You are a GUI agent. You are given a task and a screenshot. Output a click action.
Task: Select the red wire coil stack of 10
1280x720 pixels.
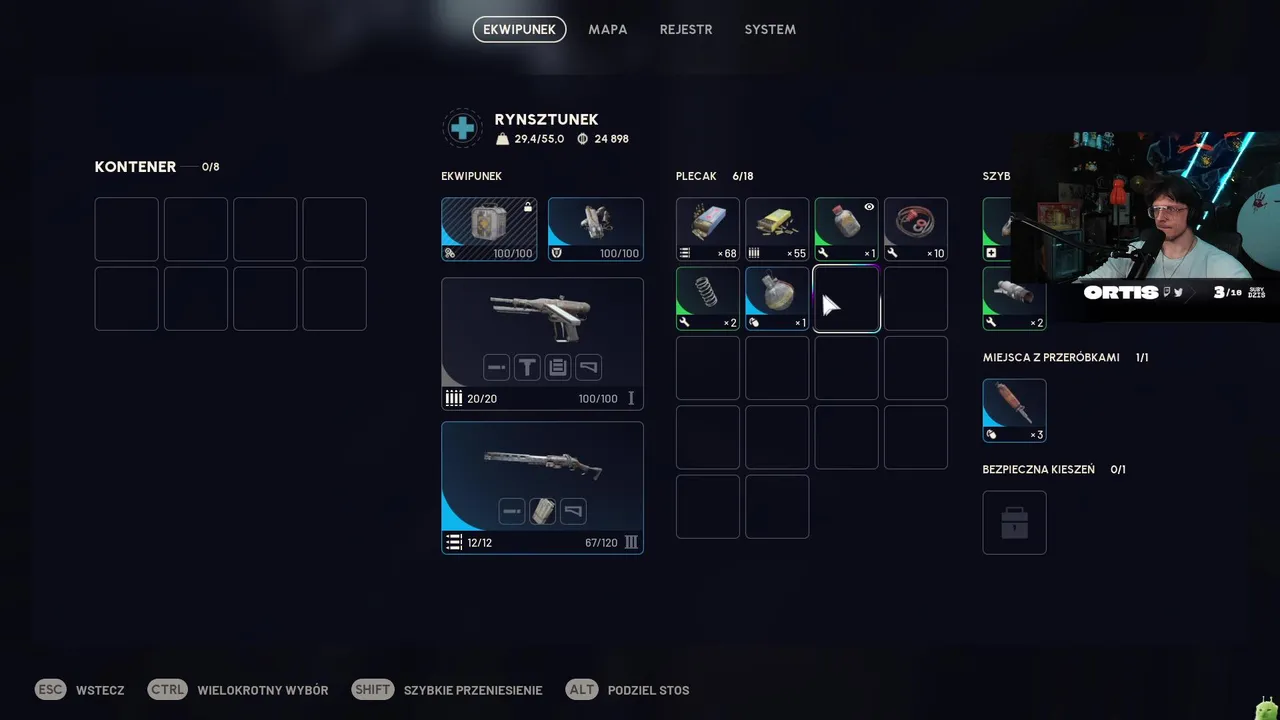coord(915,229)
